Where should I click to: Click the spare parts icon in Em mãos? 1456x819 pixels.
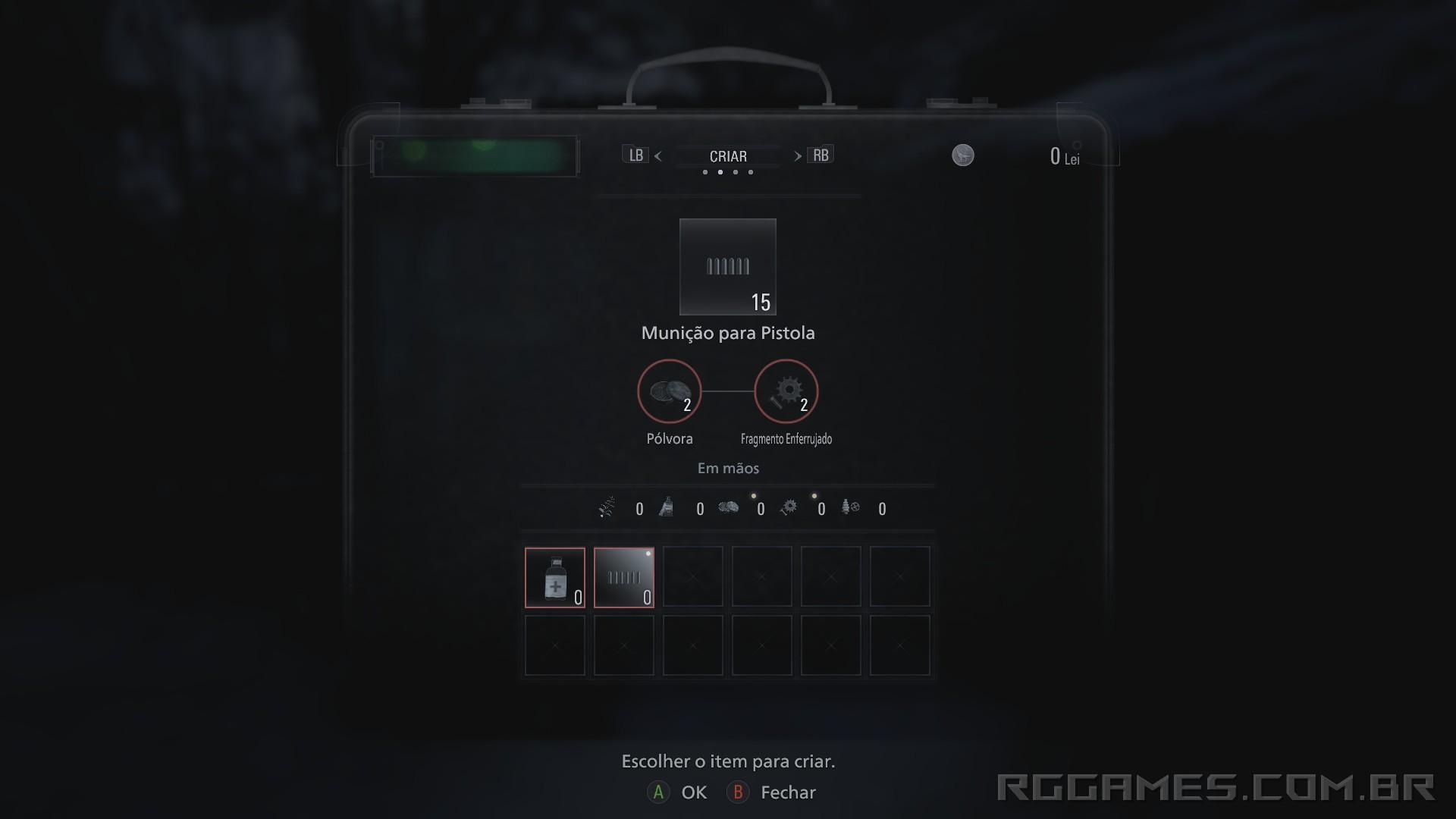tap(851, 508)
